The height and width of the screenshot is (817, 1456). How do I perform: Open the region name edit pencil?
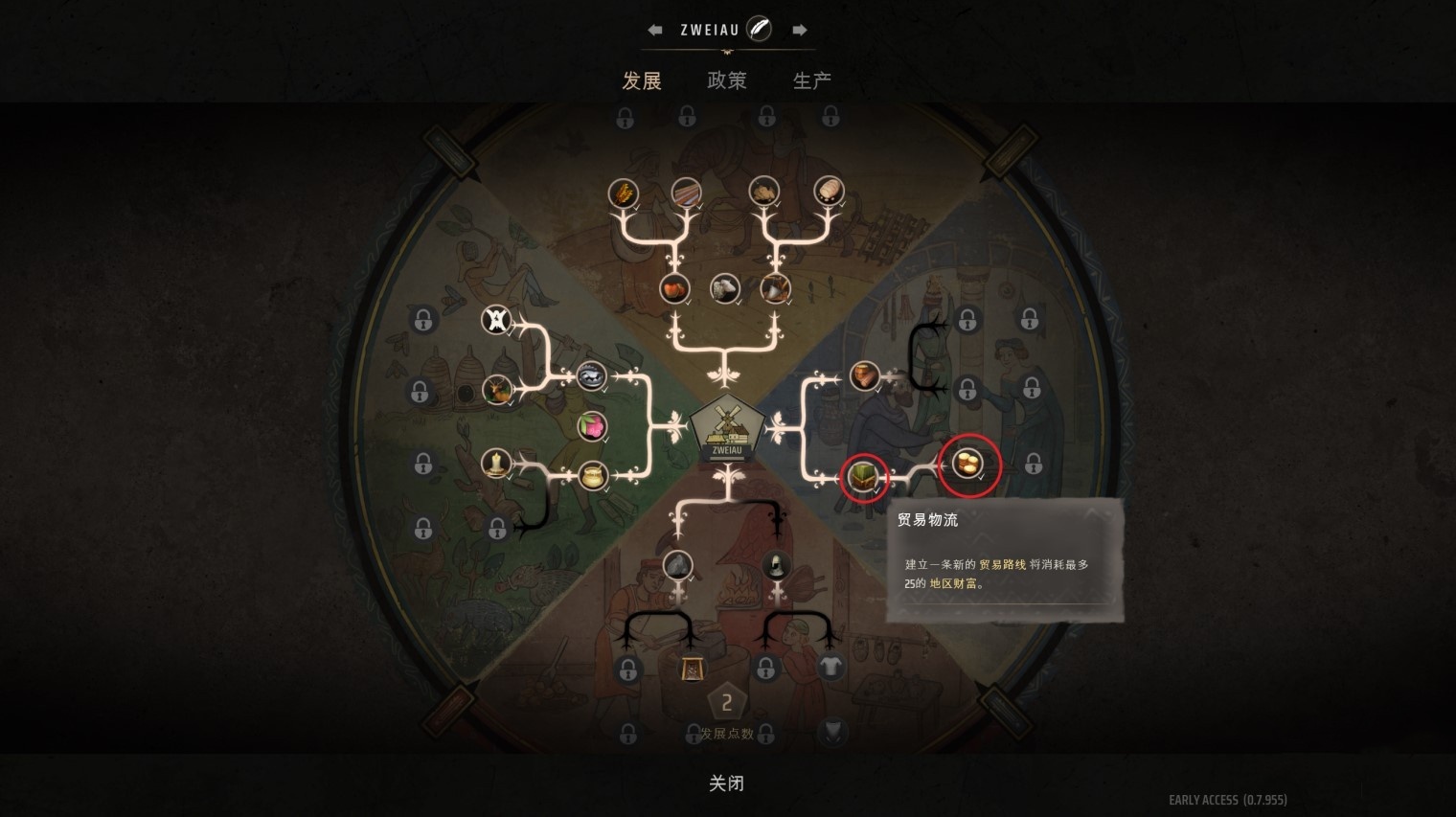758,28
